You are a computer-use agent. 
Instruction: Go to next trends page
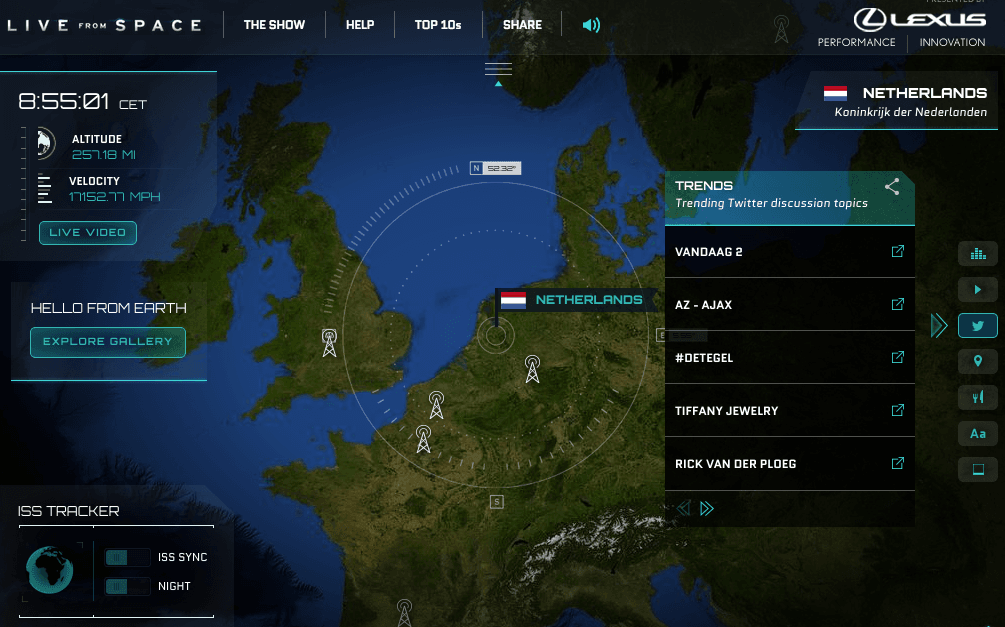707,508
